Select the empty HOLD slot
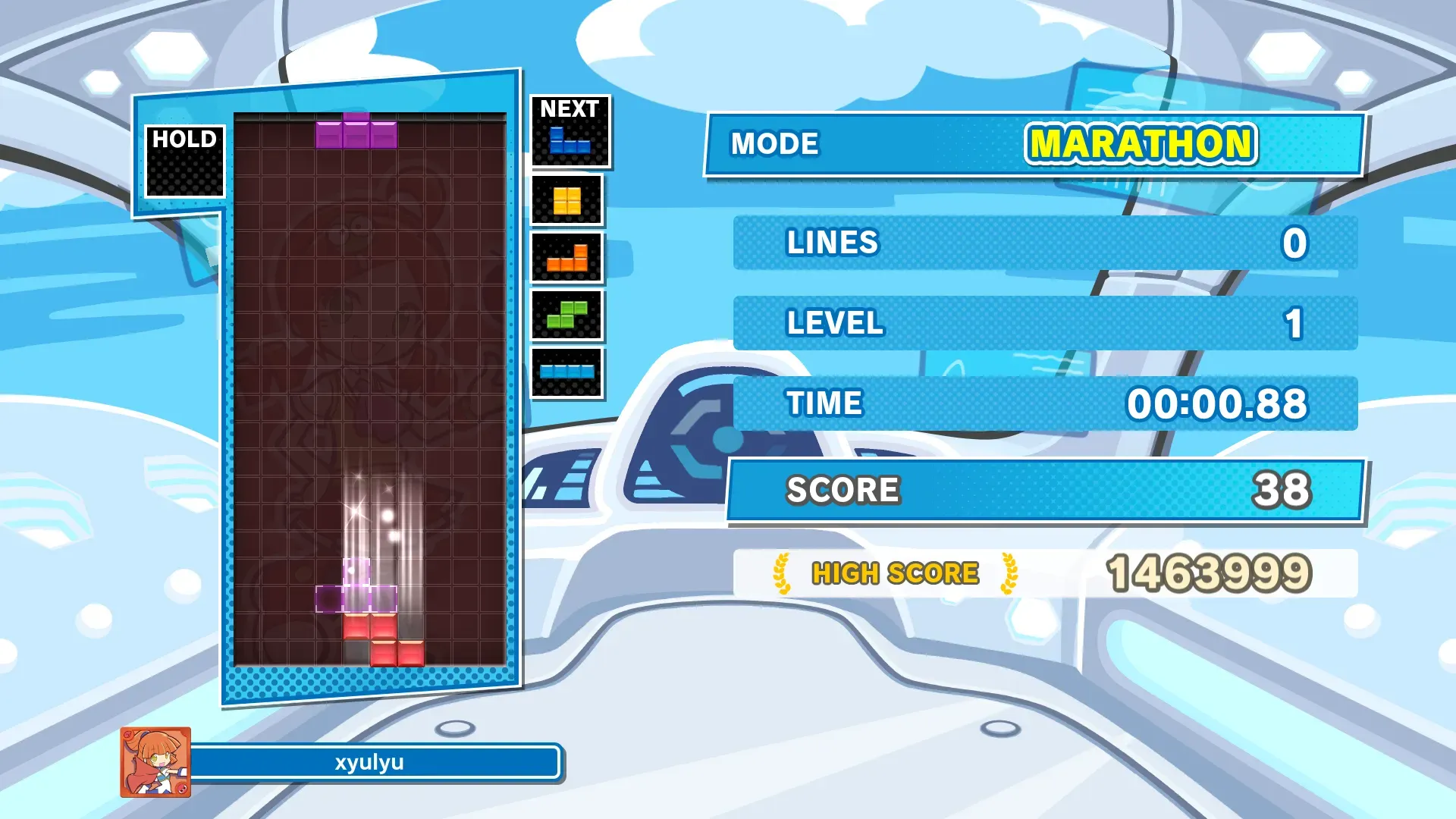The image size is (1456, 819). pyautogui.click(x=185, y=171)
